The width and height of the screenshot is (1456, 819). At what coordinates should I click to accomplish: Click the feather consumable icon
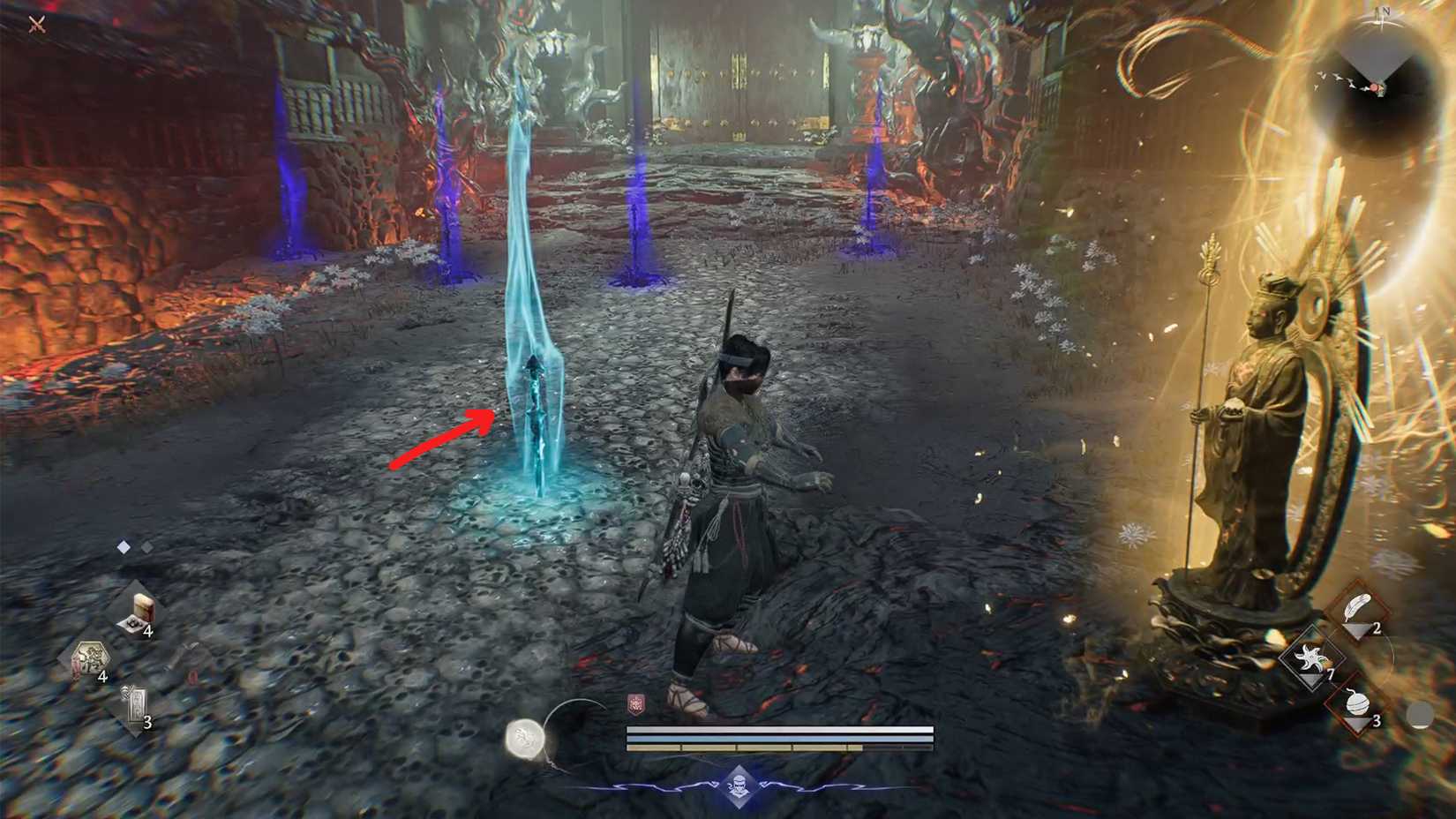pyautogui.click(x=1358, y=607)
